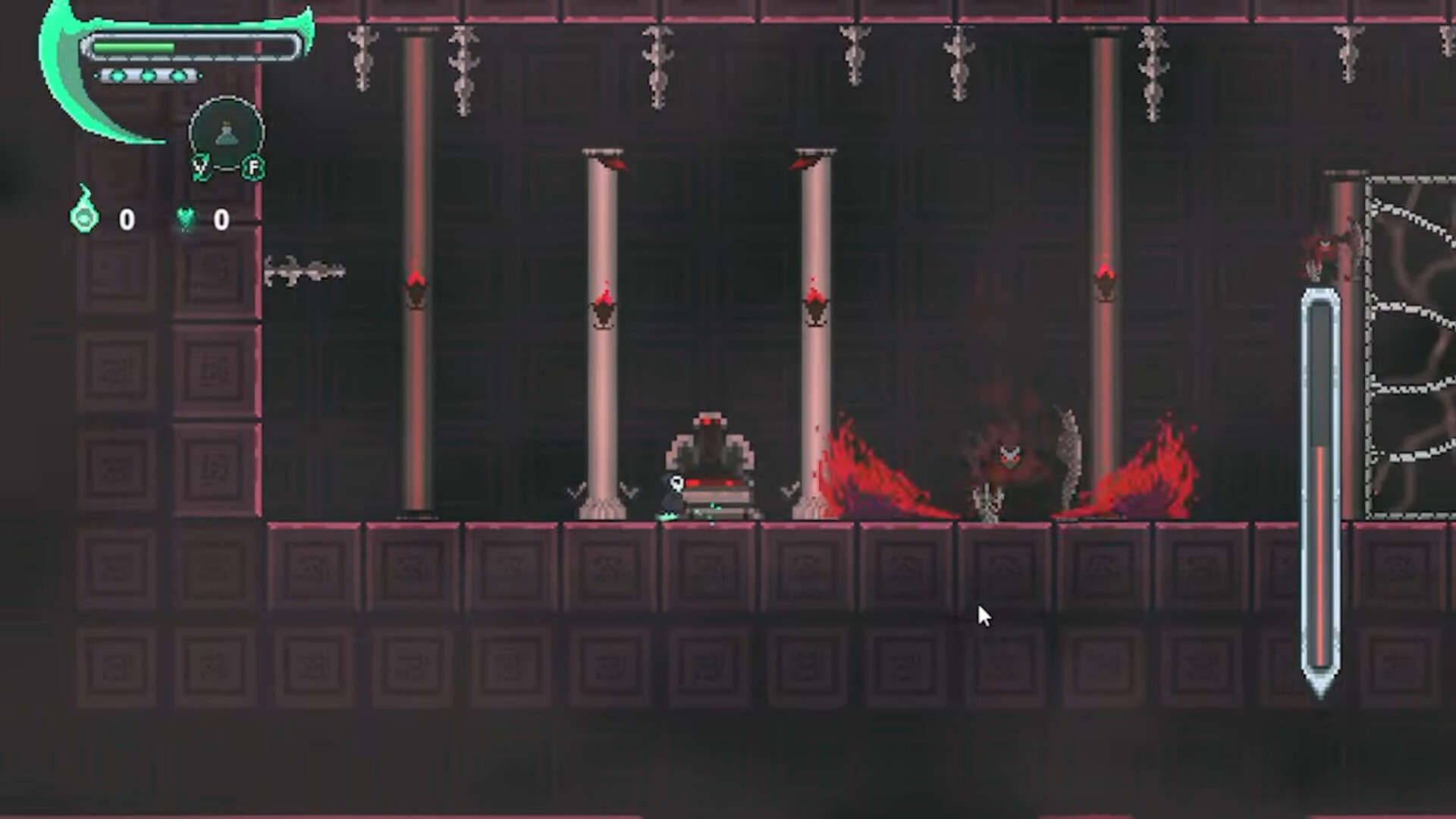Viewport: 1456px width, 819px height.
Task: Toggle the middle orb of the segment bar
Action: click(x=148, y=76)
